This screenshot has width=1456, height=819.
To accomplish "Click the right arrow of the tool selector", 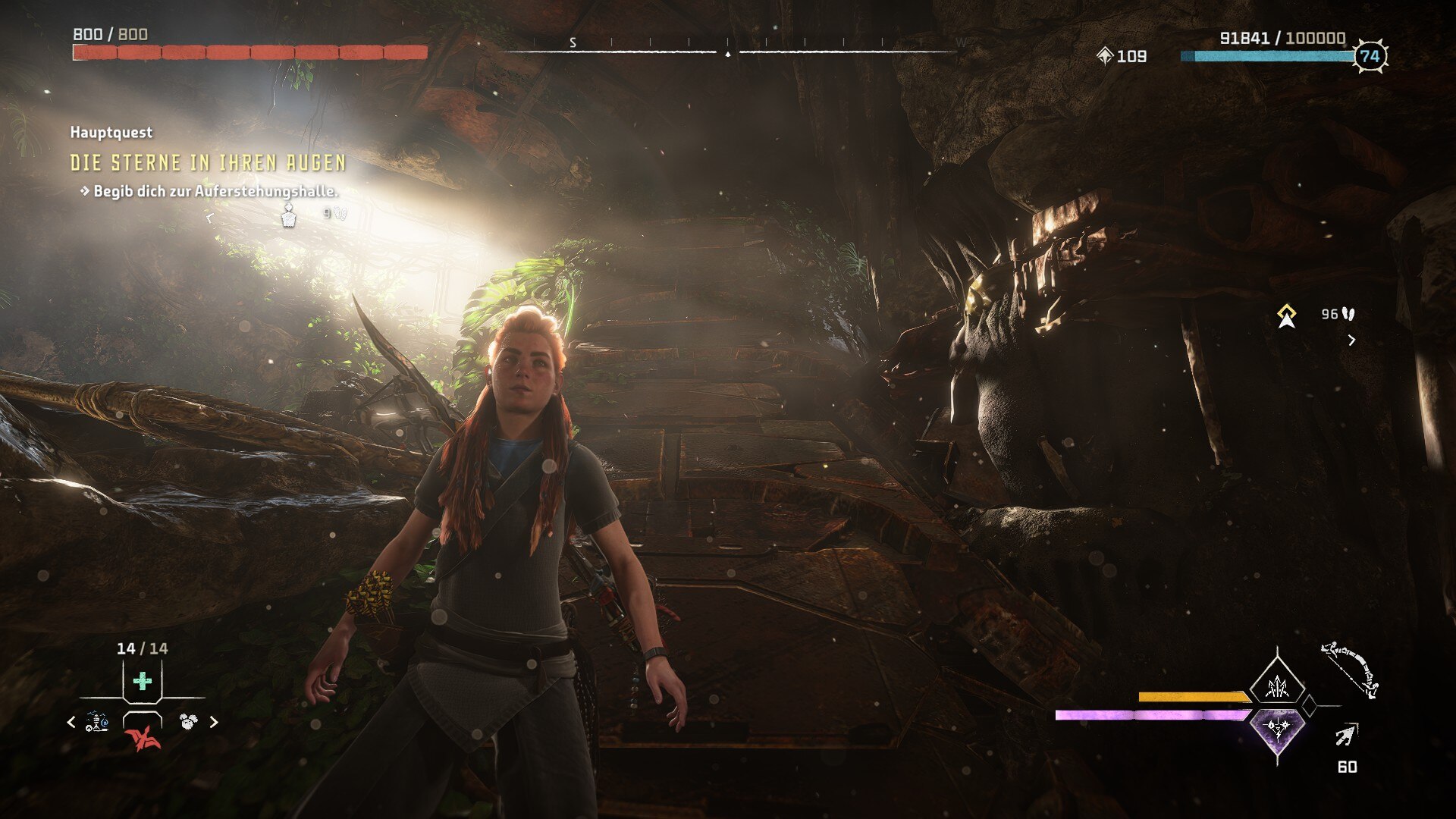I will tap(214, 722).
